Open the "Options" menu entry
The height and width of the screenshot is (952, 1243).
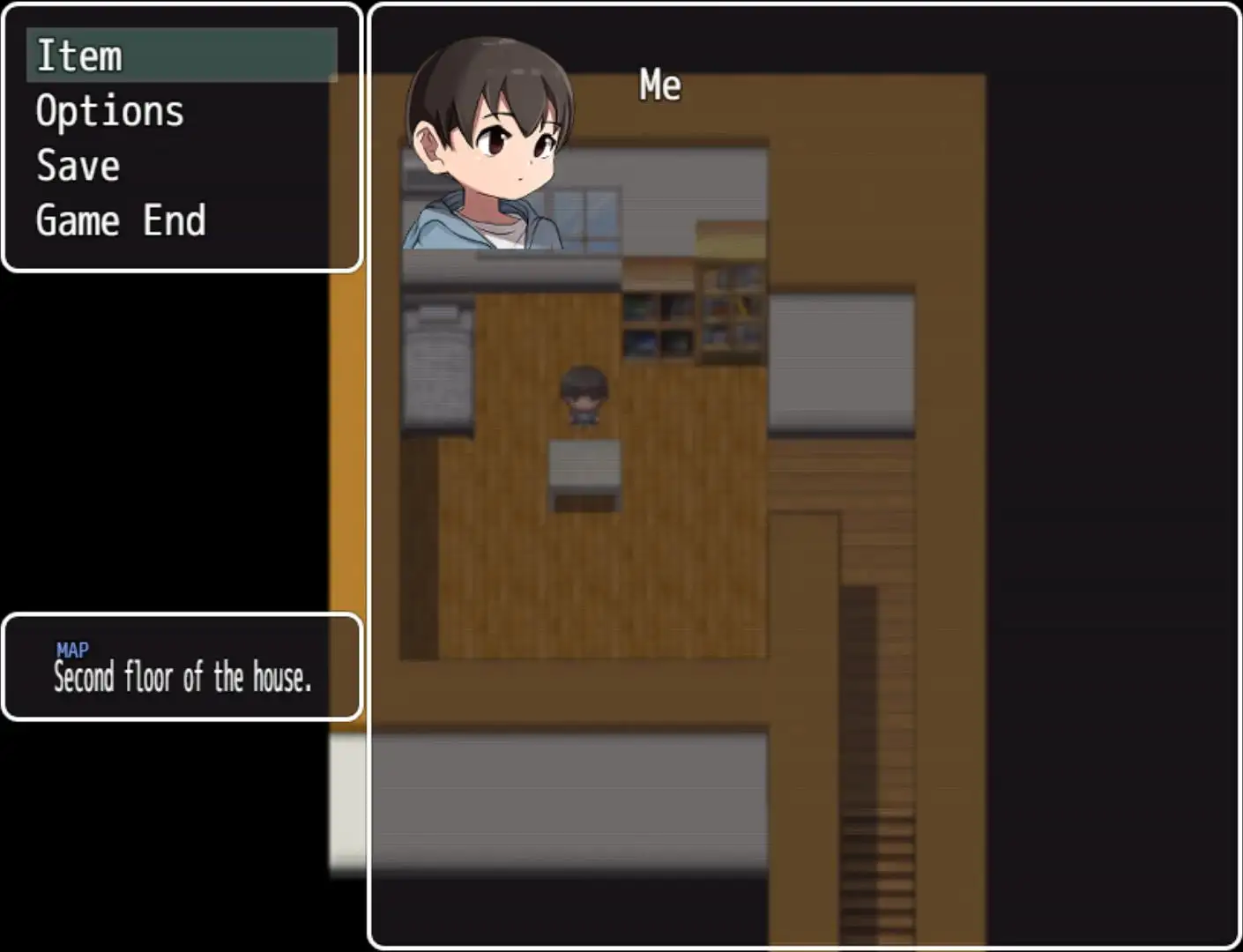108,110
